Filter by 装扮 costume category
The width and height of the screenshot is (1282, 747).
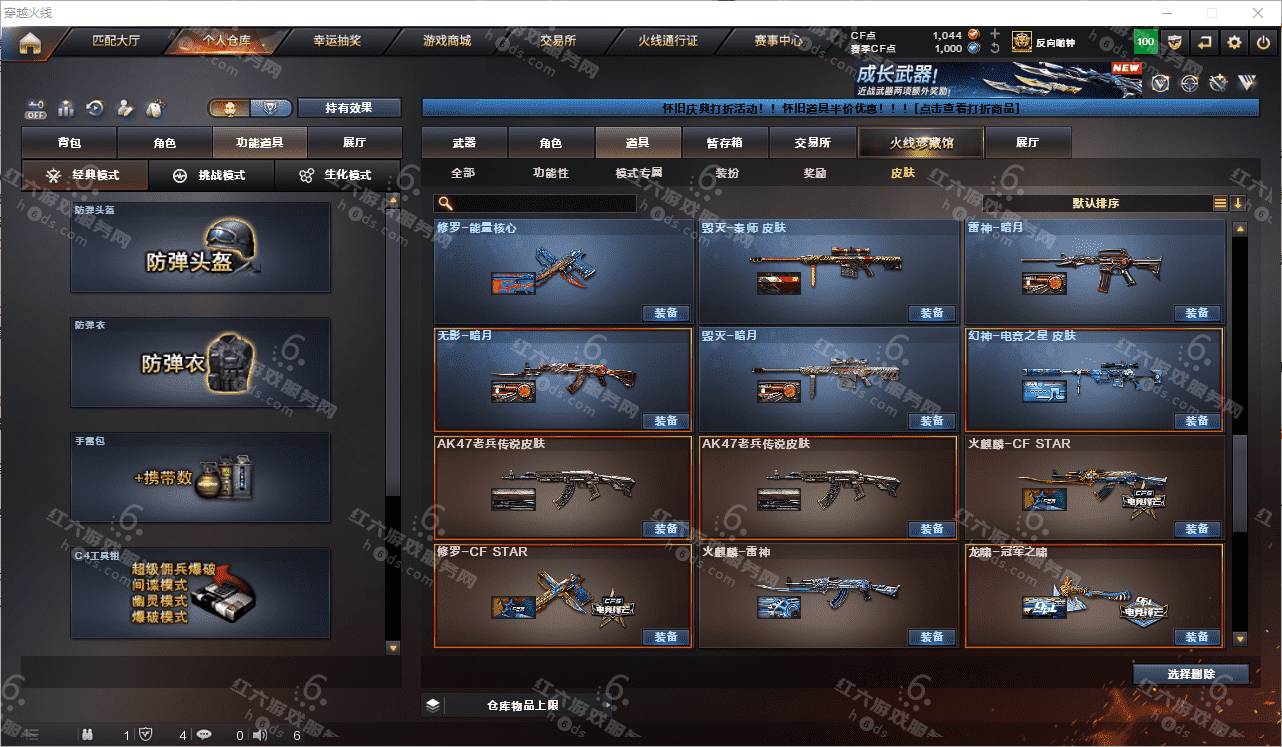[727, 173]
